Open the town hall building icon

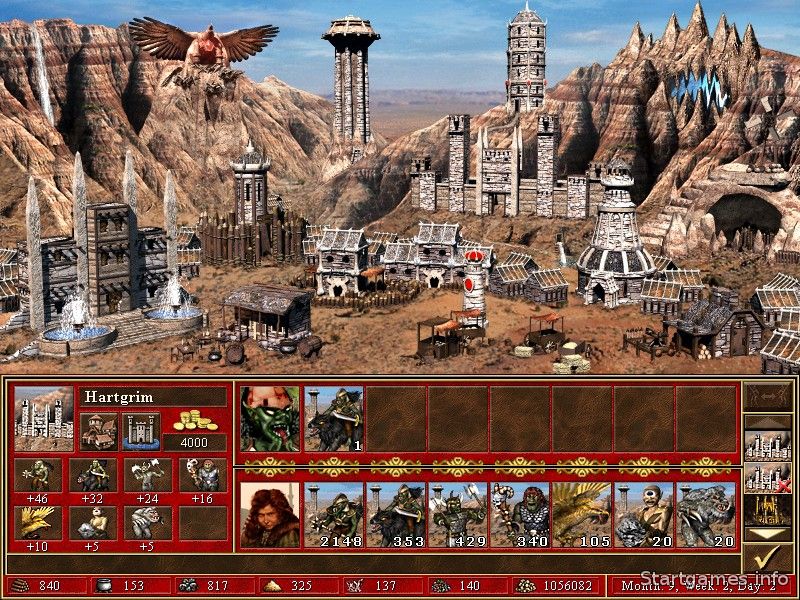[98, 431]
